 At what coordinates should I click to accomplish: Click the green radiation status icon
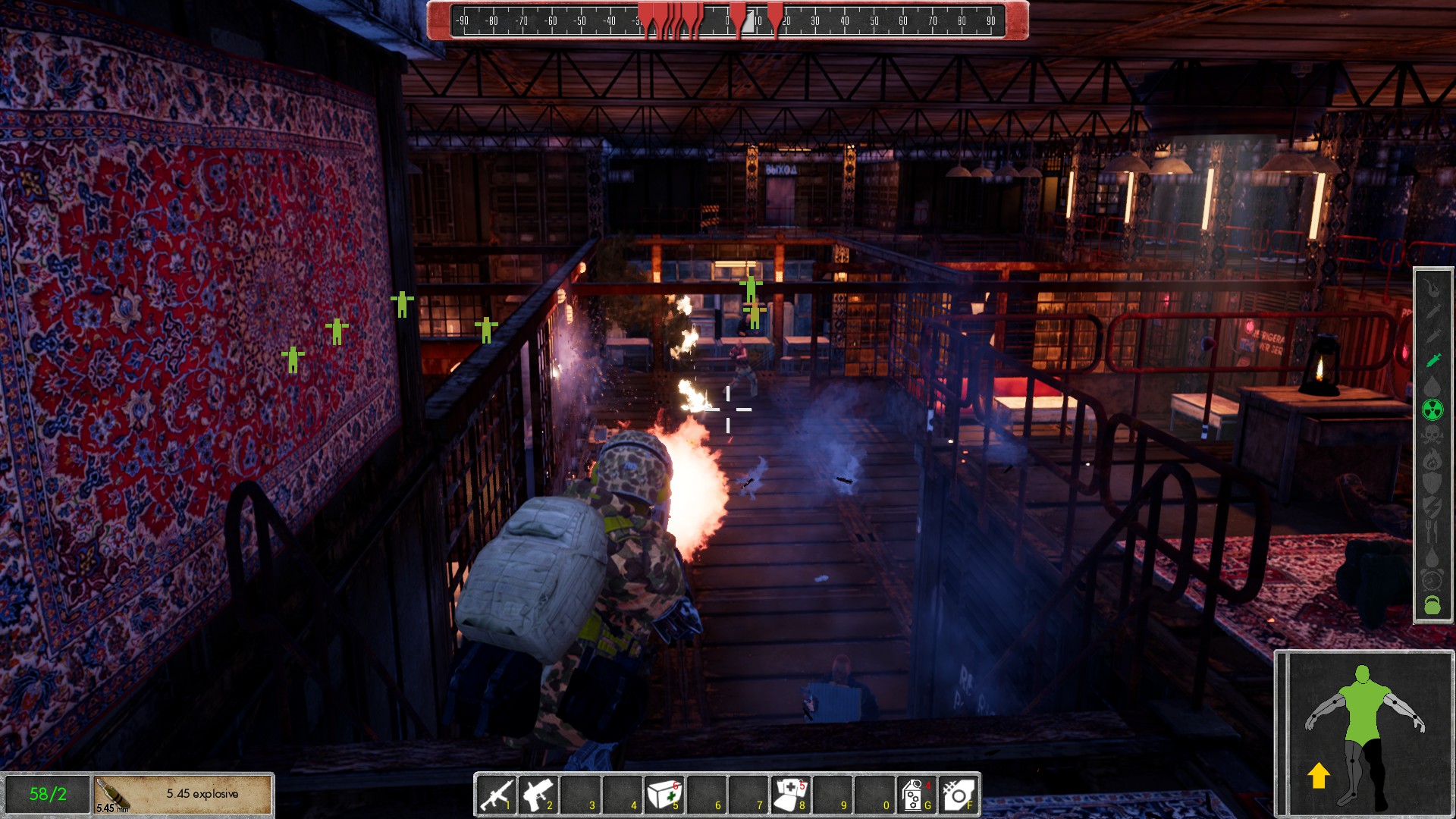point(1432,410)
